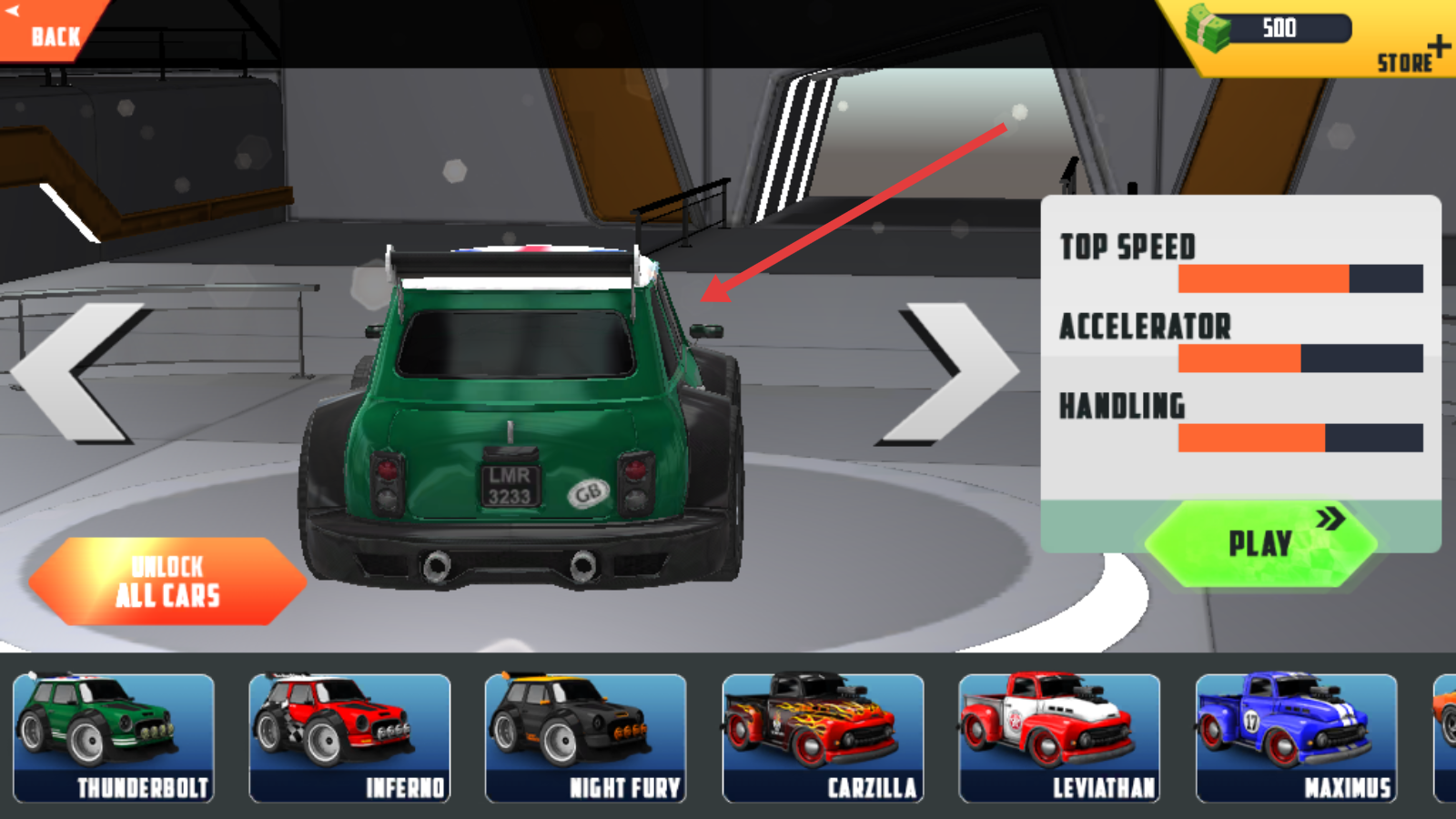Pick the Maximus truck thumbnail
The width and height of the screenshot is (1456, 819).
coord(1296,738)
